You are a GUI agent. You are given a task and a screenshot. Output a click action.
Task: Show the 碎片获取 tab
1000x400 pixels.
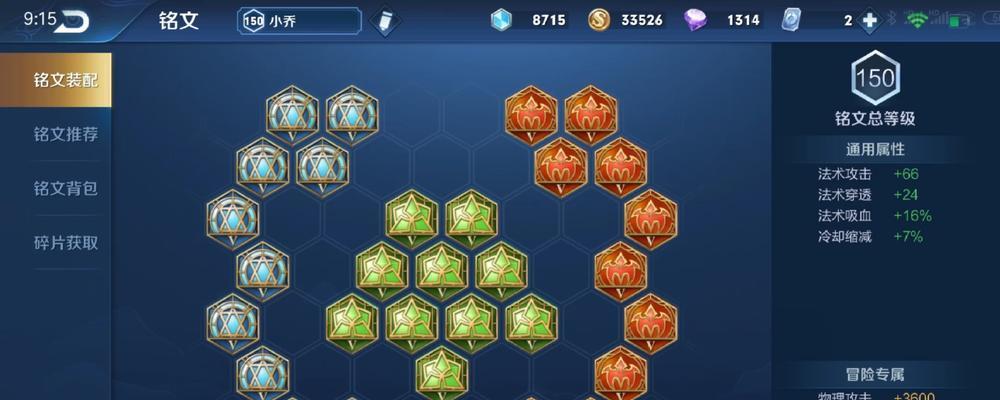[65, 242]
